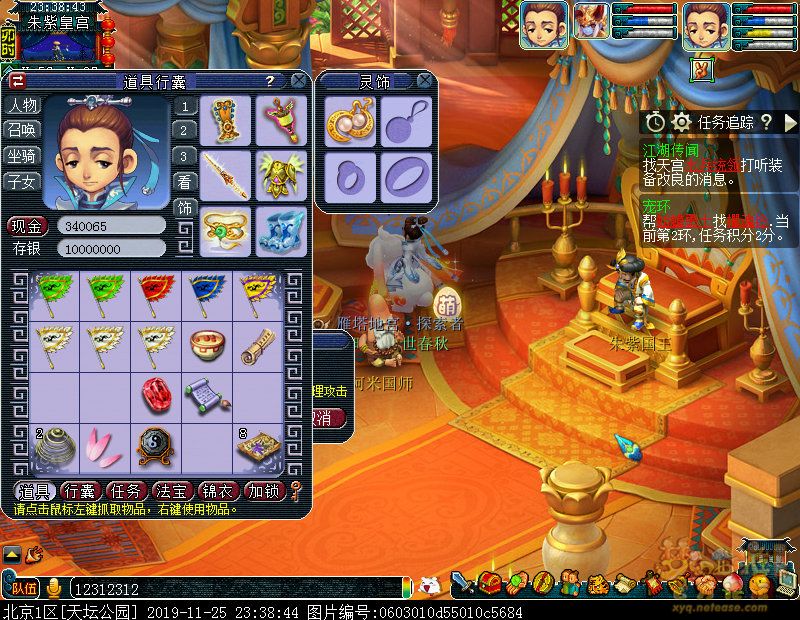Click the 加锁 lock button
The height and width of the screenshot is (620, 800).
[263, 490]
